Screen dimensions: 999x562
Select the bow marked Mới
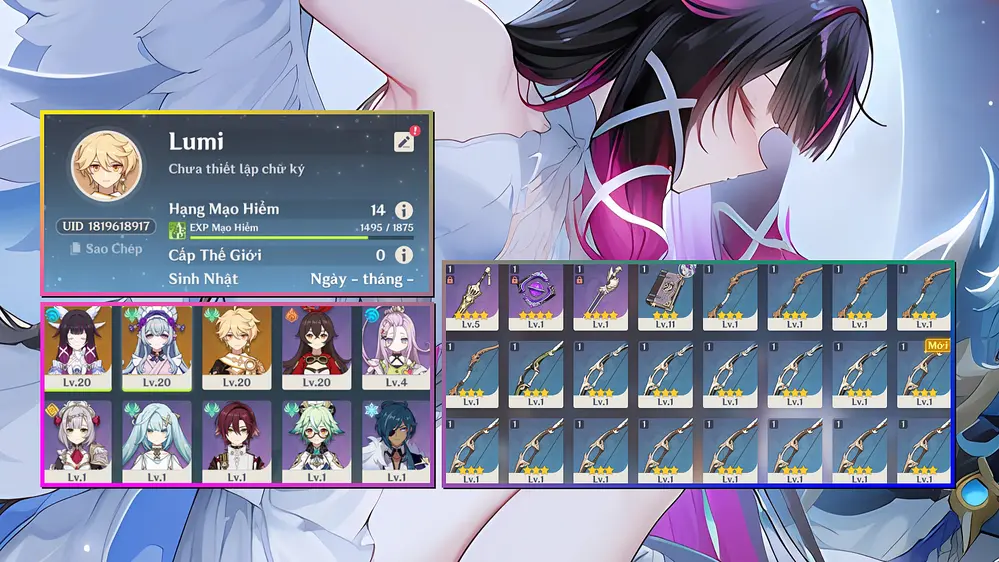(x=924, y=374)
